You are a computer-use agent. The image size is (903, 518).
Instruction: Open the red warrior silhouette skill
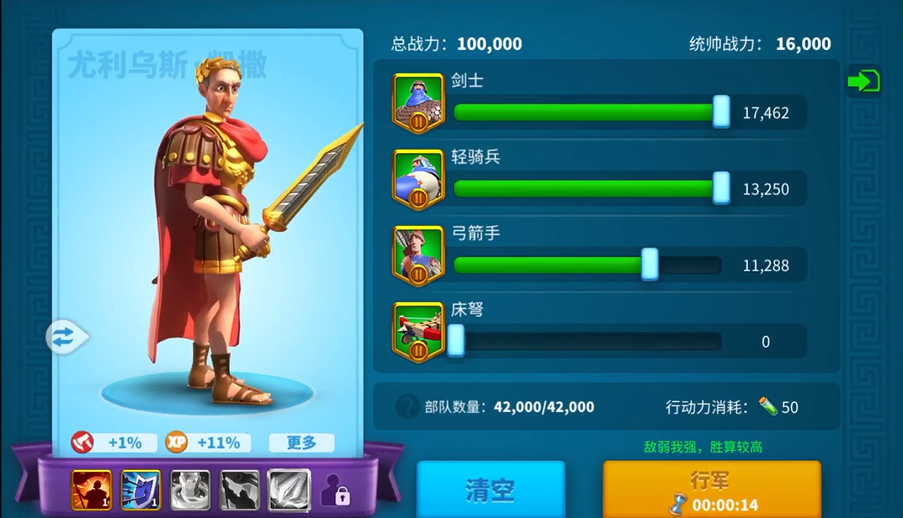point(91,490)
